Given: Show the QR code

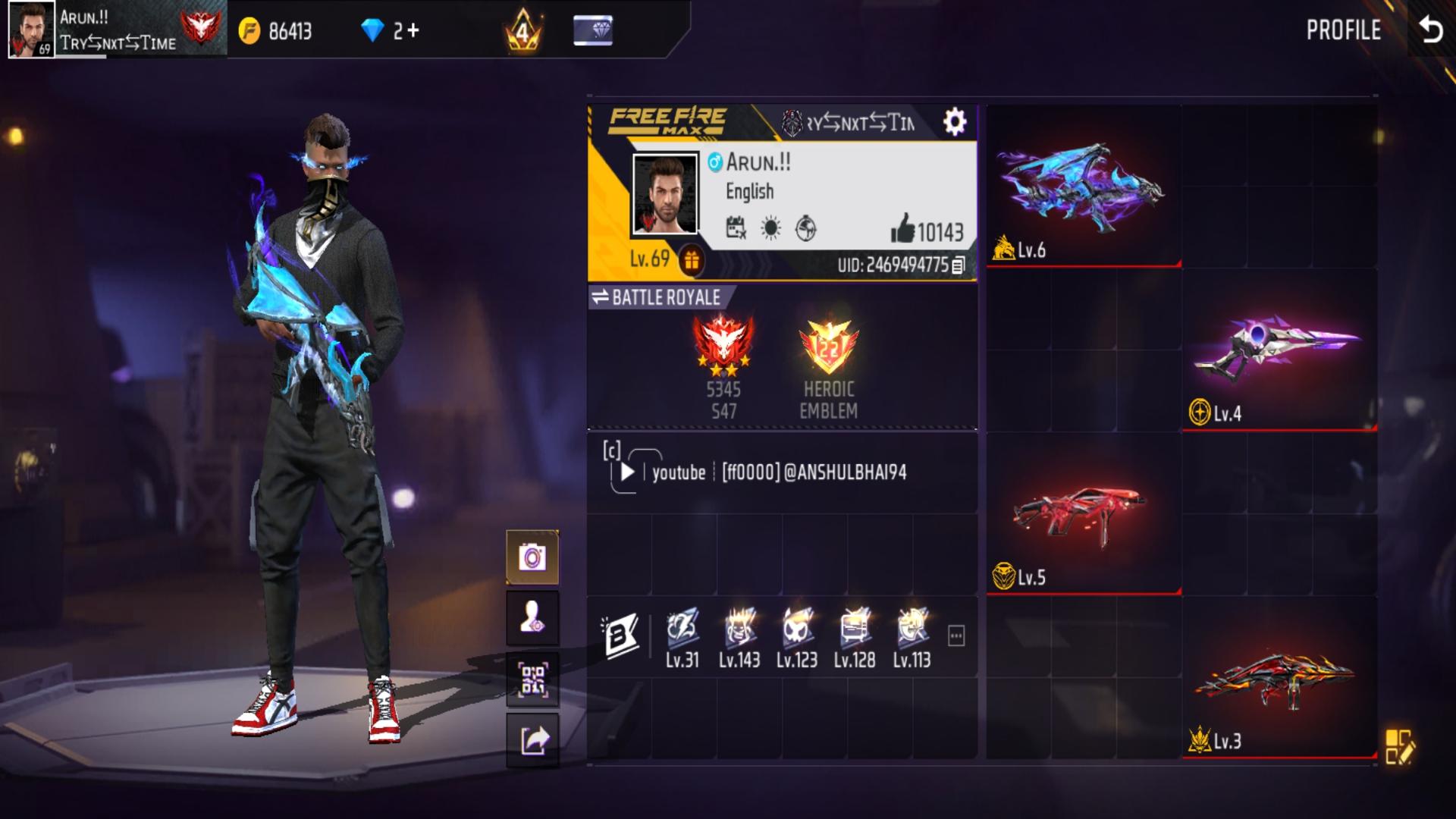Looking at the screenshot, I should [532, 679].
